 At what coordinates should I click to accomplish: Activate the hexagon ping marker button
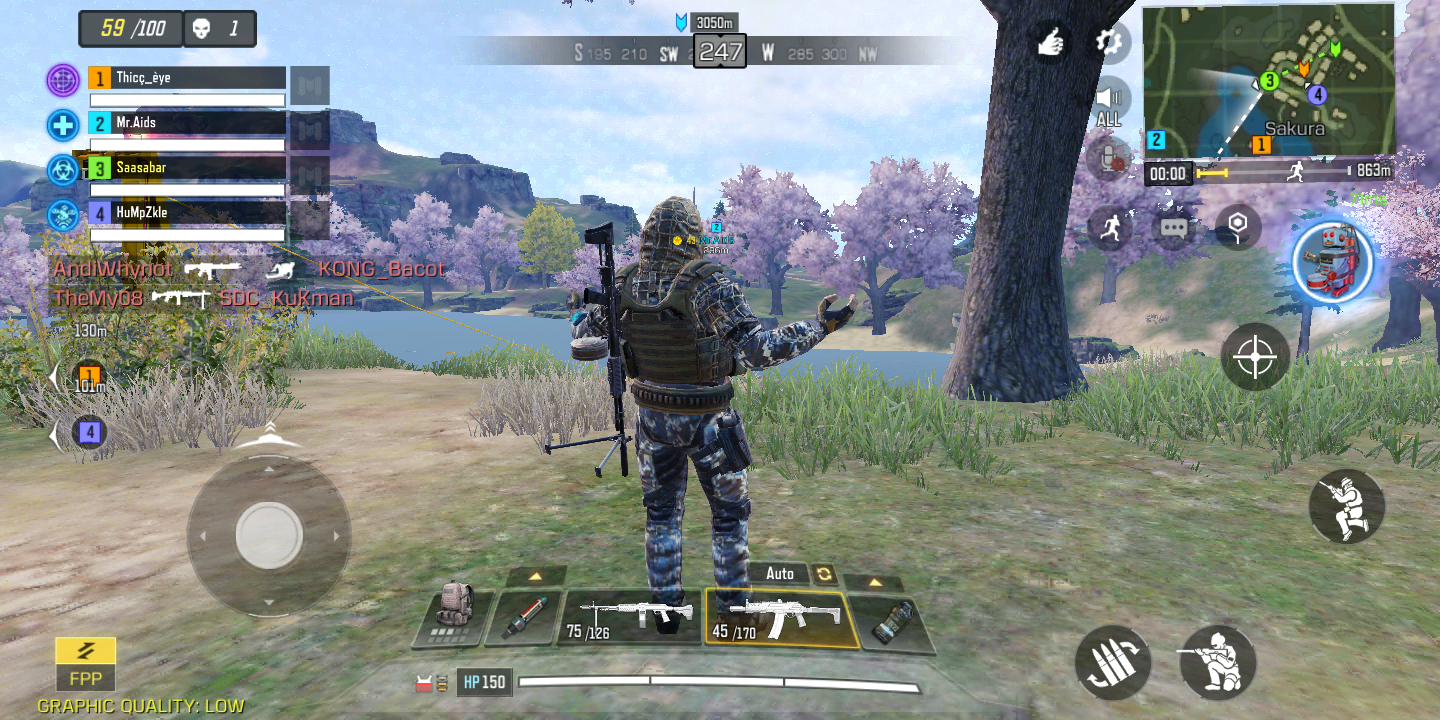[x=1237, y=226]
